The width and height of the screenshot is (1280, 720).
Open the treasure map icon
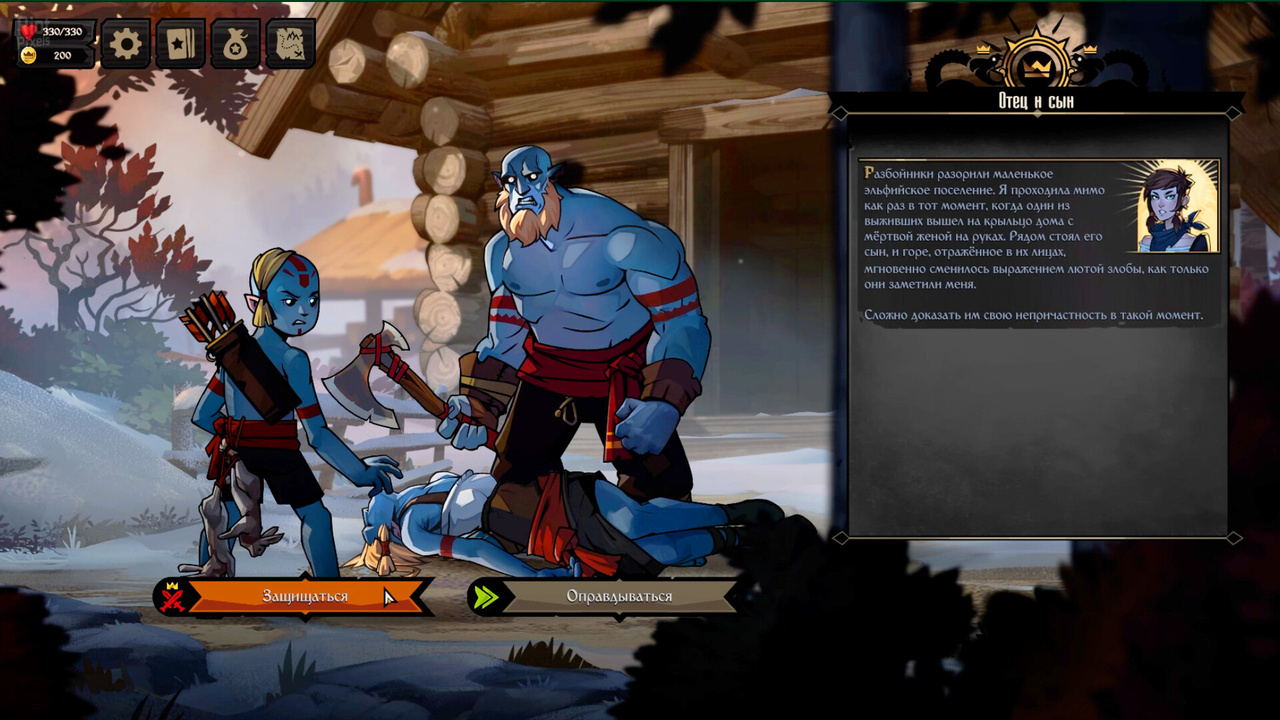[x=291, y=45]
